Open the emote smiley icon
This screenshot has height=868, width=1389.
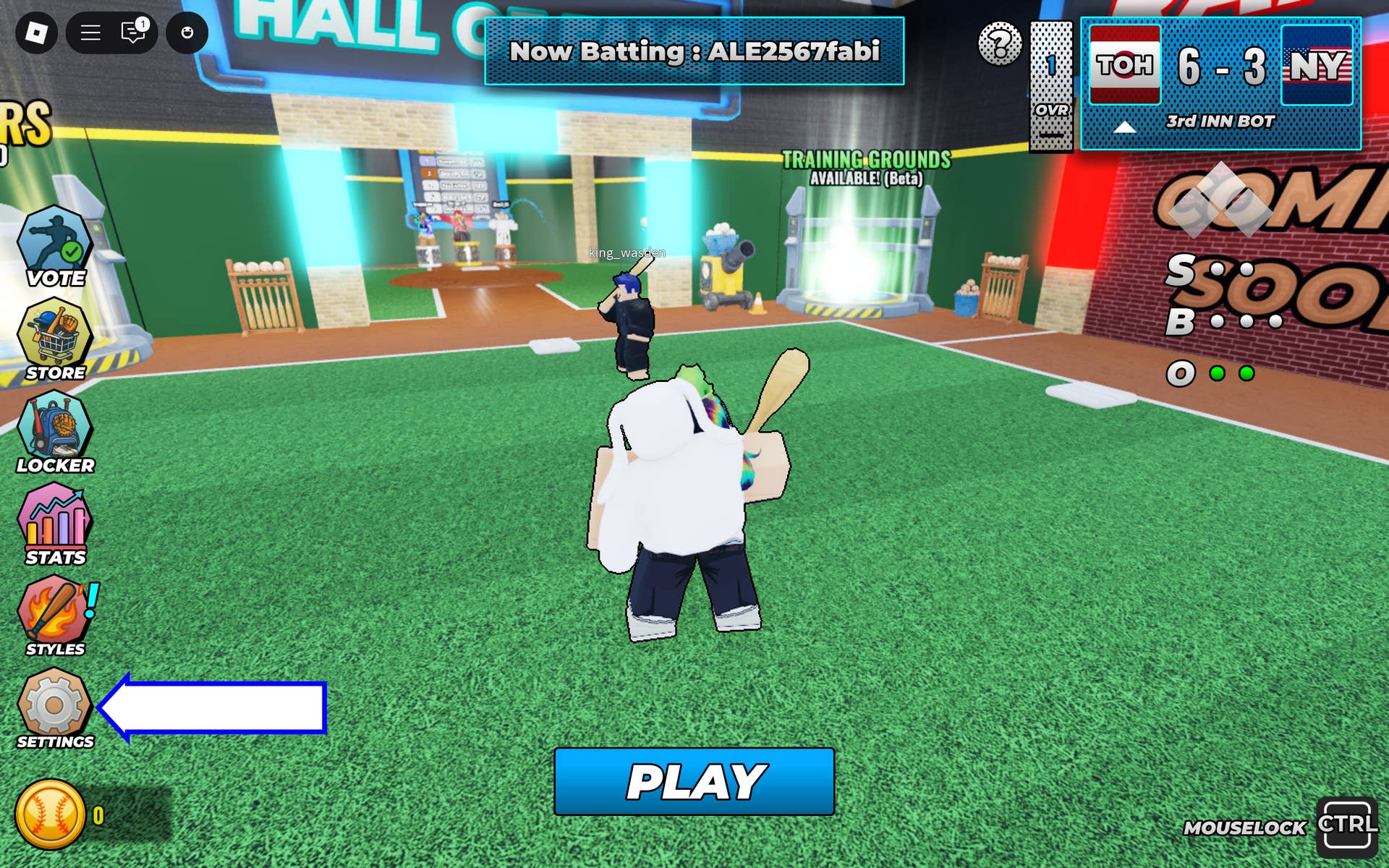pyautogui.click(x=187, y=32)
